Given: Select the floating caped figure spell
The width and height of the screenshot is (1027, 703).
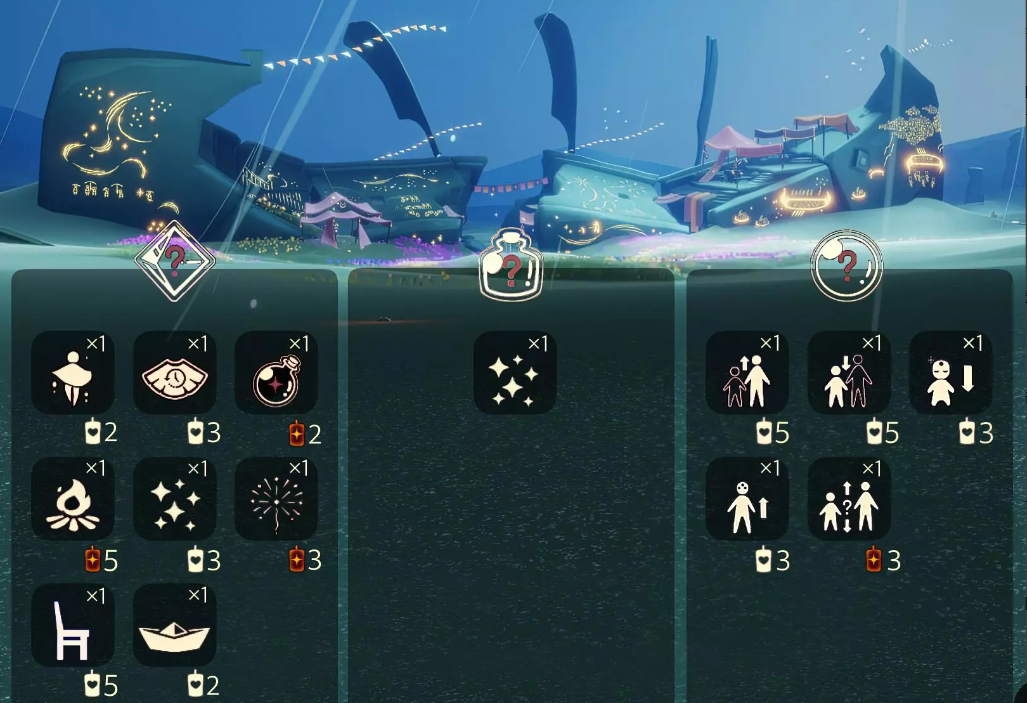Looking at the screenshot, I should [x=73, y=372].
